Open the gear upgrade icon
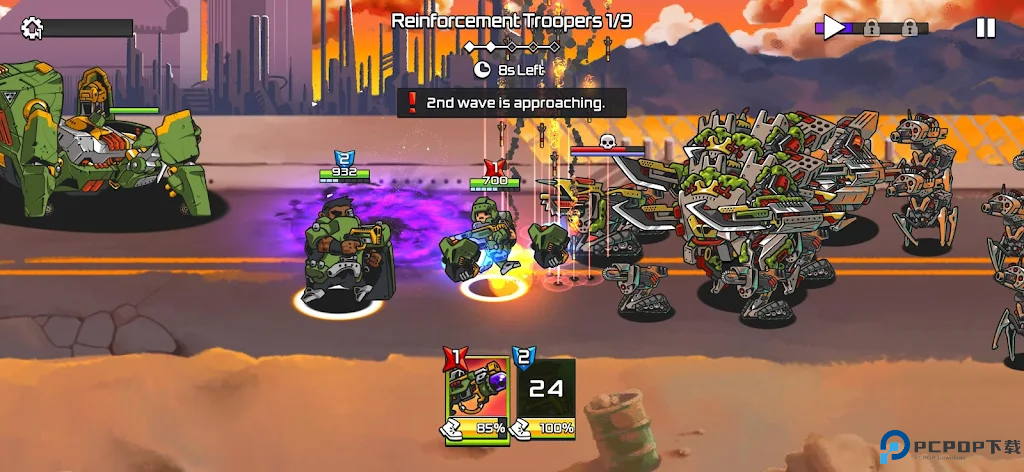 [32, 28]
